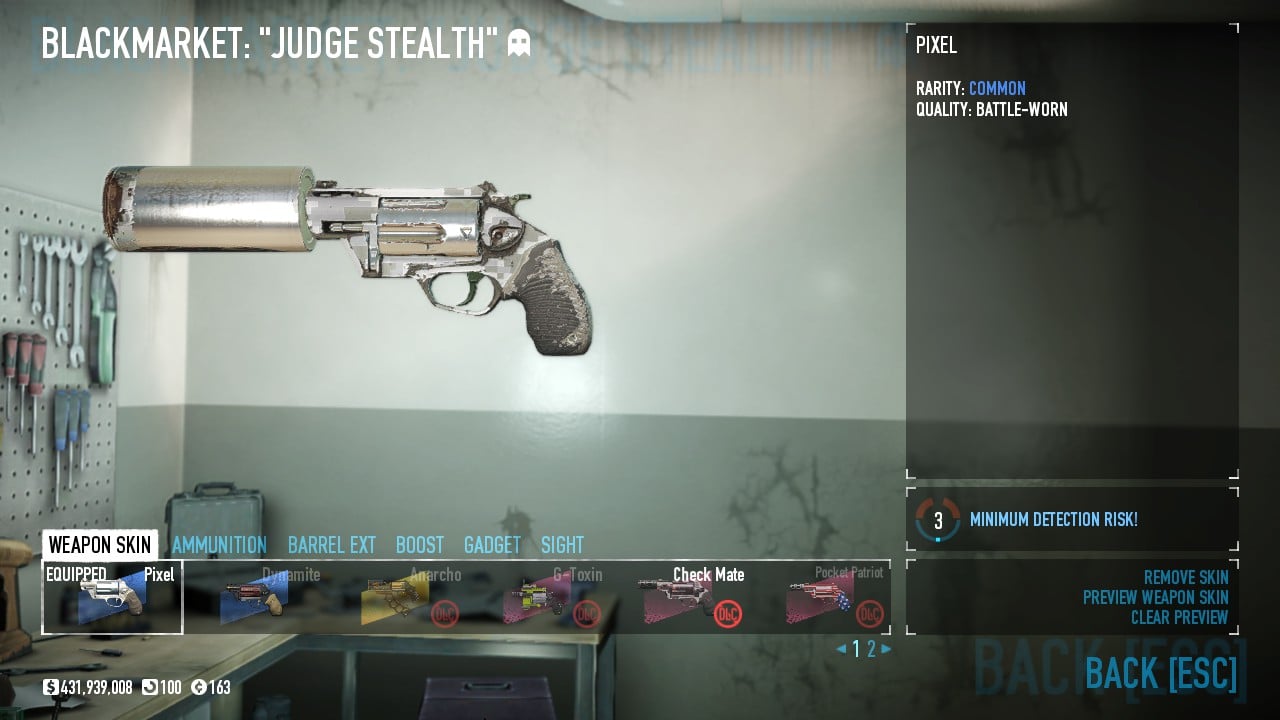Switch to the Weapon Skin tab
This screenshot has width=1280, height=720.
[x=100, y=545]
